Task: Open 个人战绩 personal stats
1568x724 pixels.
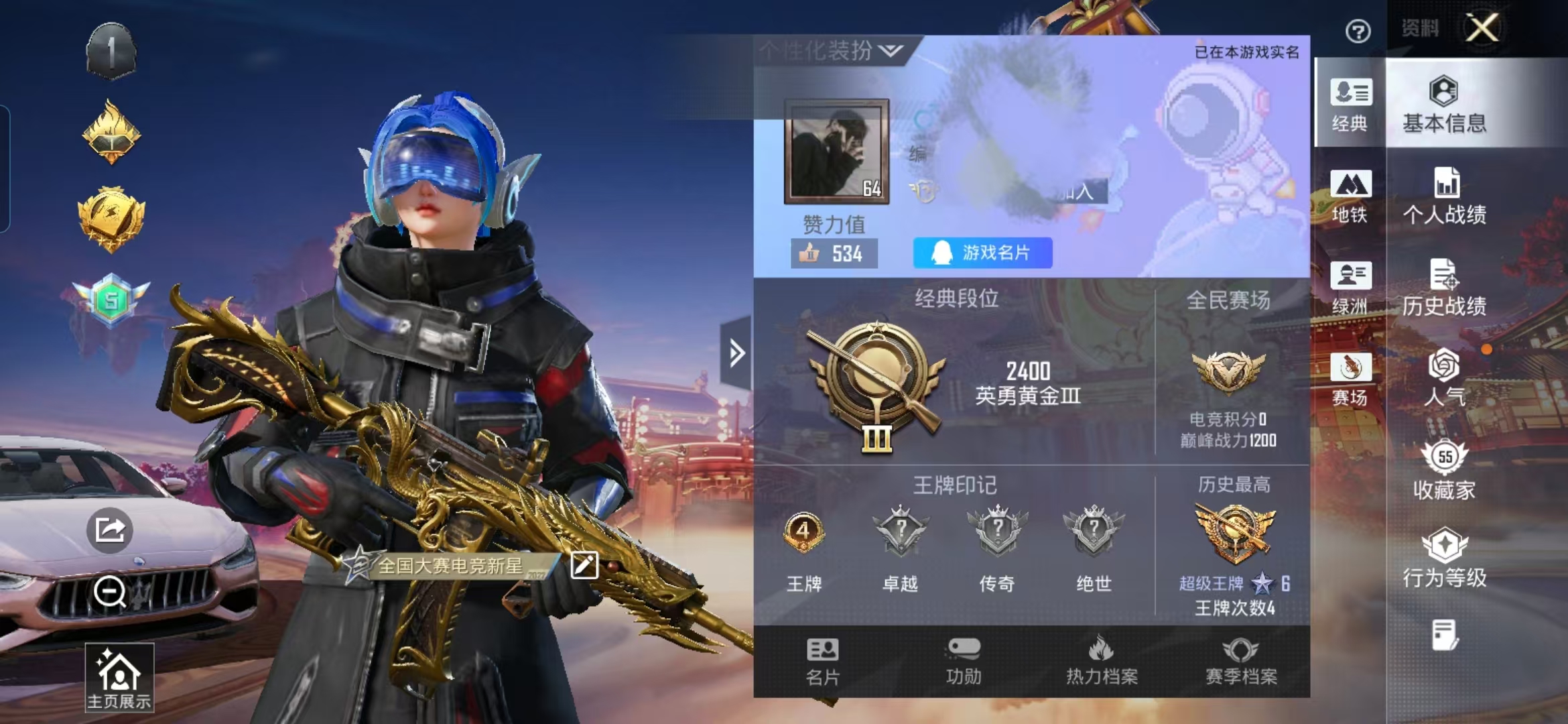Action: (x=1444, y=196)
